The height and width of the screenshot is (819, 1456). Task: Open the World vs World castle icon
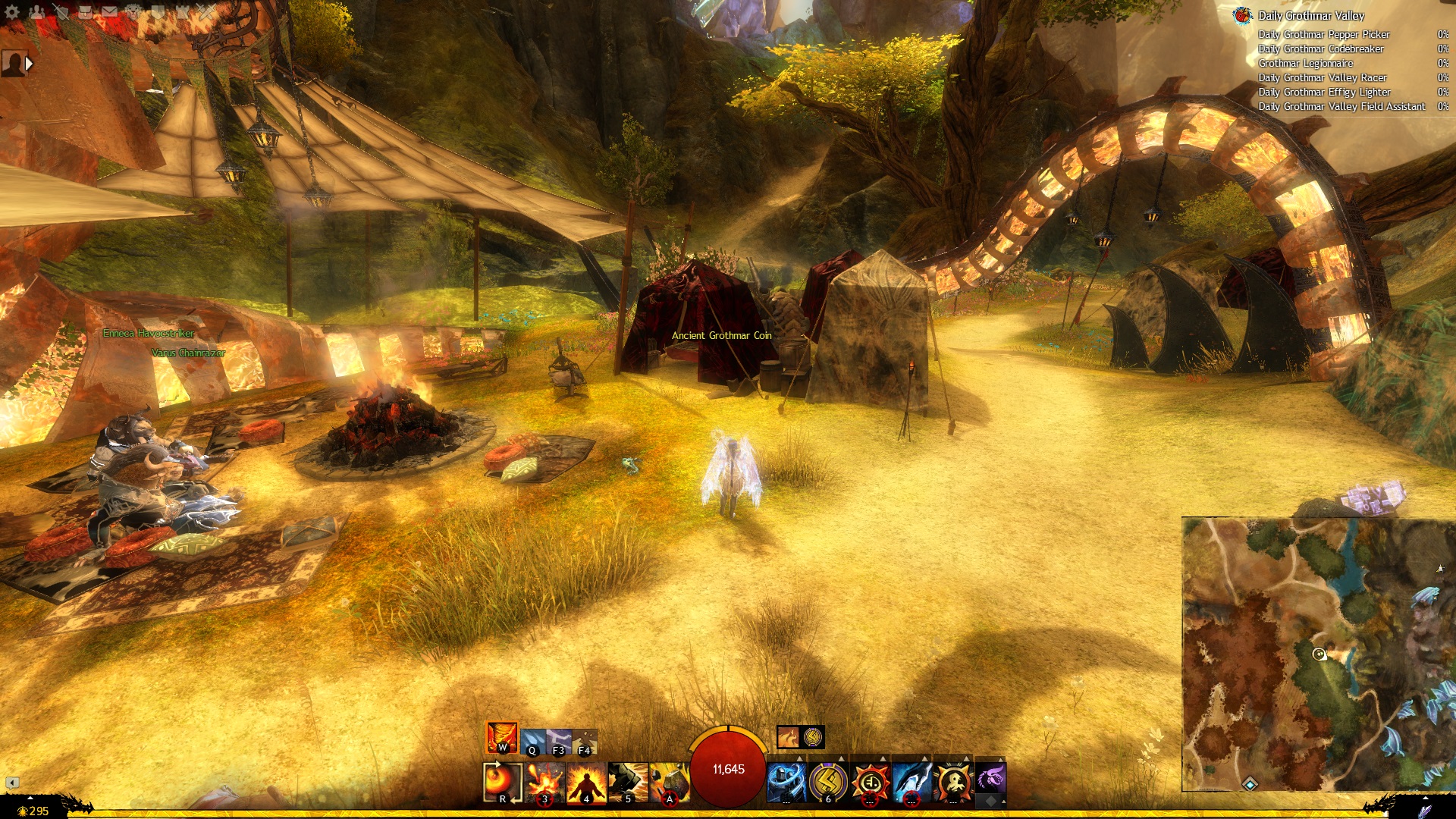click(182, 12)
